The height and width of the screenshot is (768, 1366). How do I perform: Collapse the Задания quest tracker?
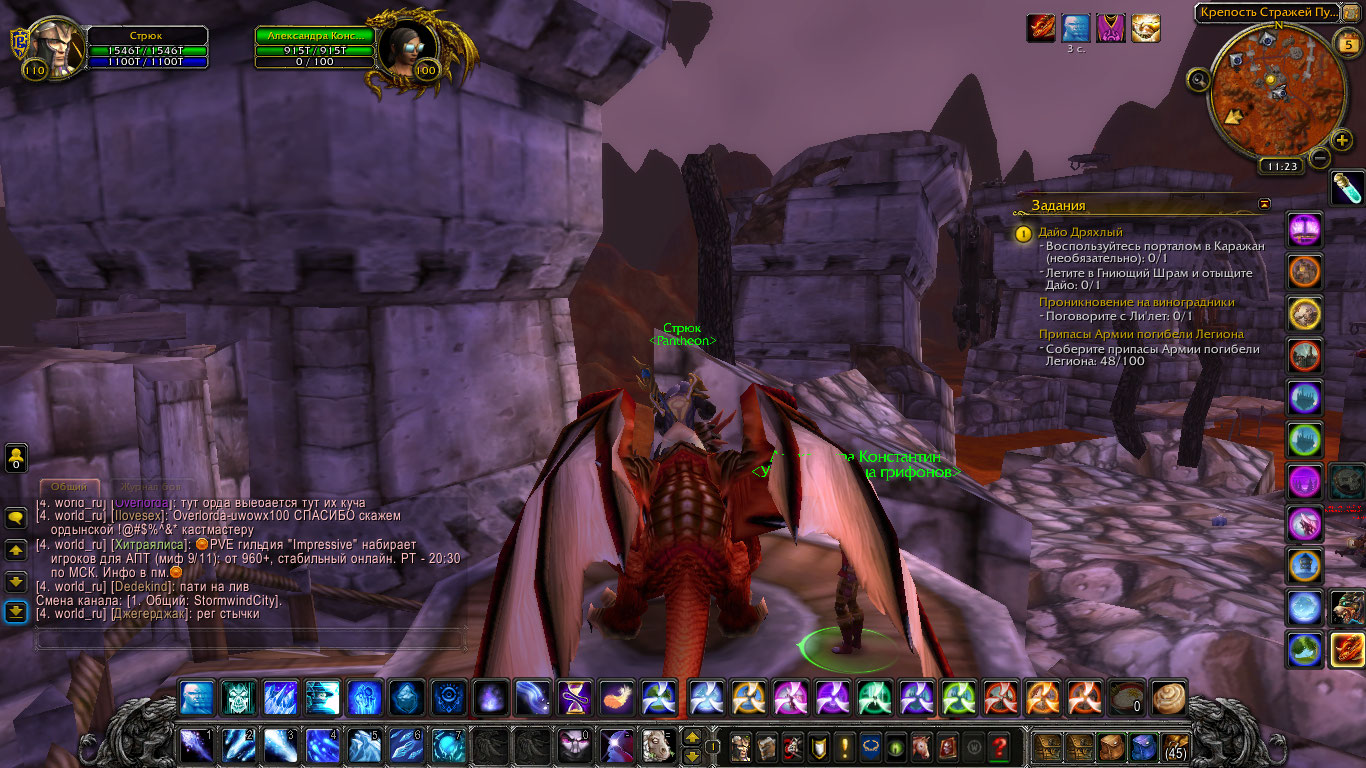point(1265,204)
